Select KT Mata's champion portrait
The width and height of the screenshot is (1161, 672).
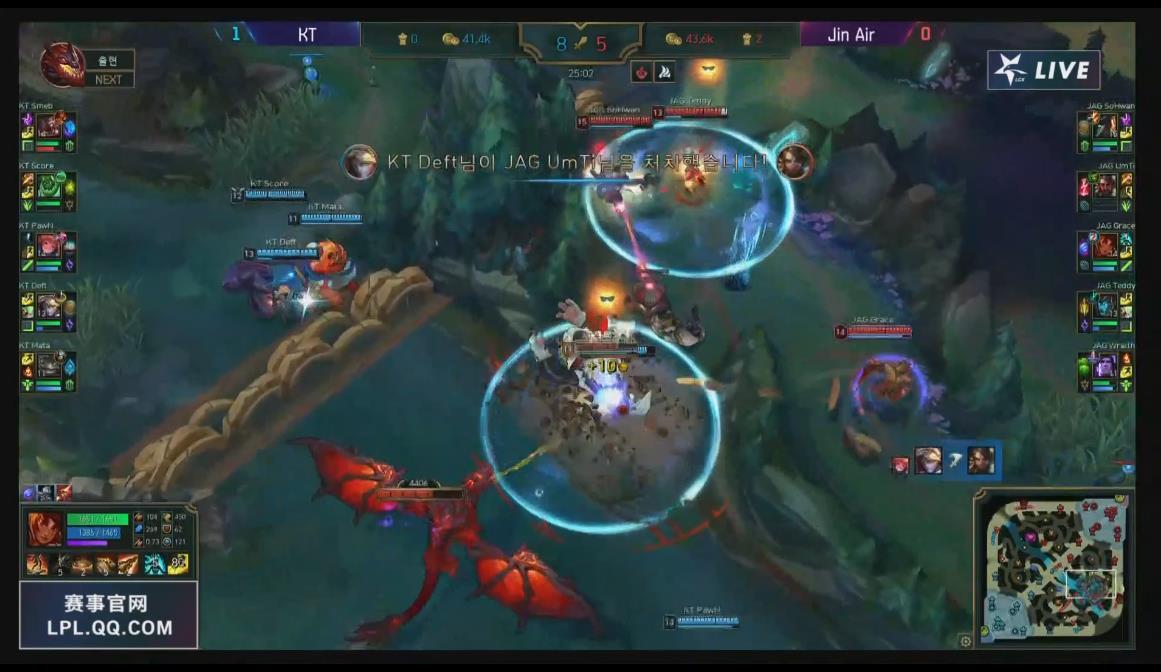click(48, 366)
